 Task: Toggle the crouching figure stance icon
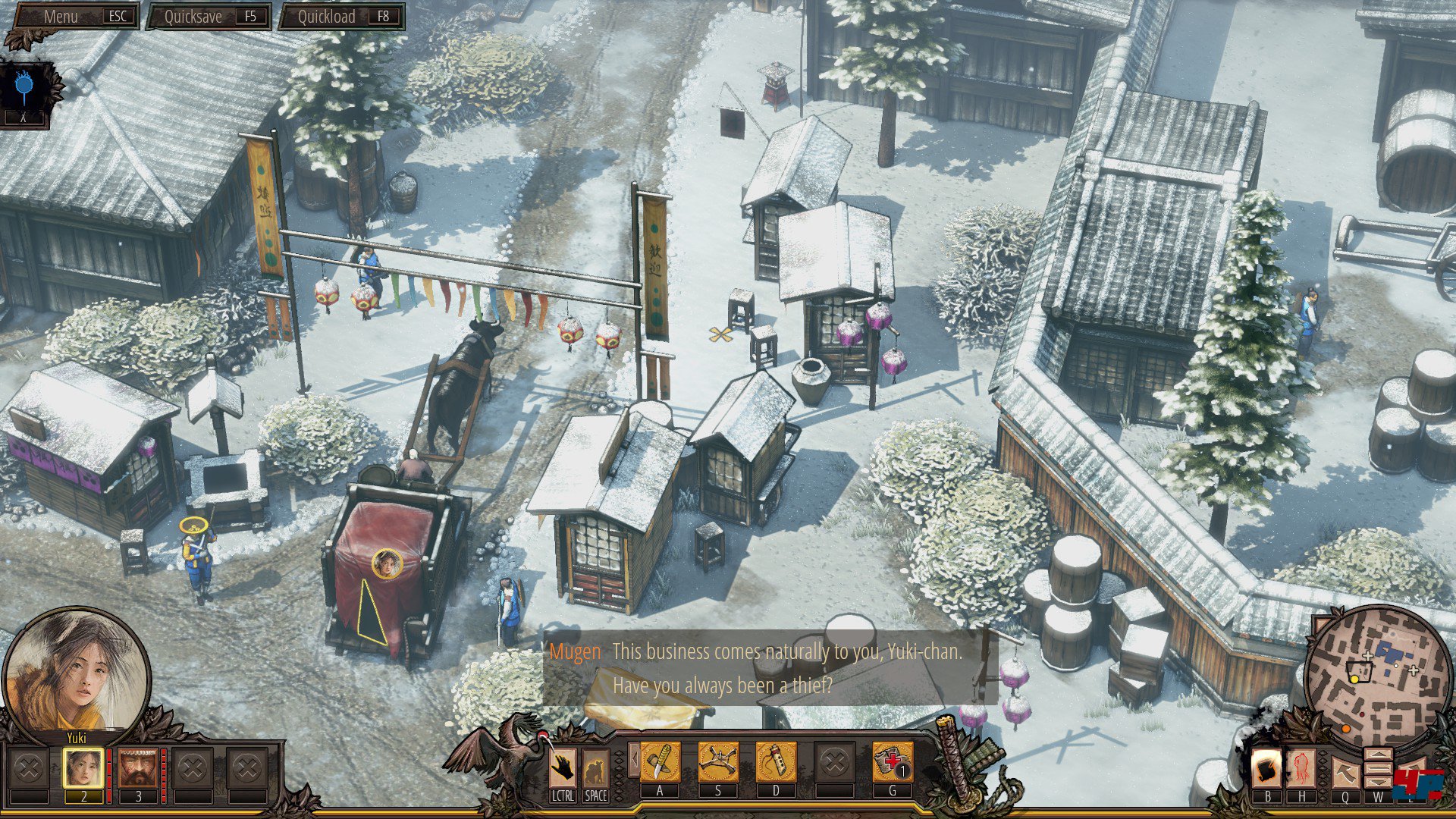point(595,769)
